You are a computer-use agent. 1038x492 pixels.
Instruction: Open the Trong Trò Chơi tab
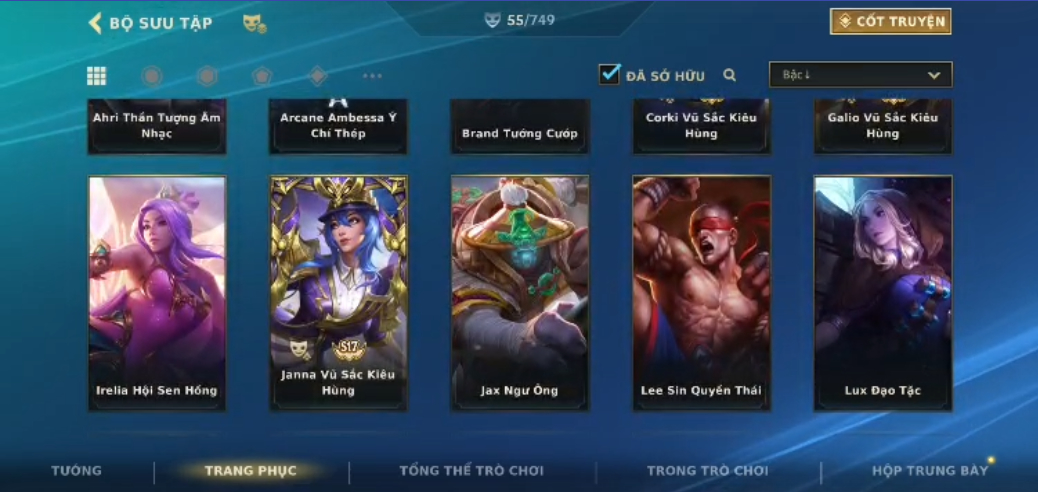[707, 471]
